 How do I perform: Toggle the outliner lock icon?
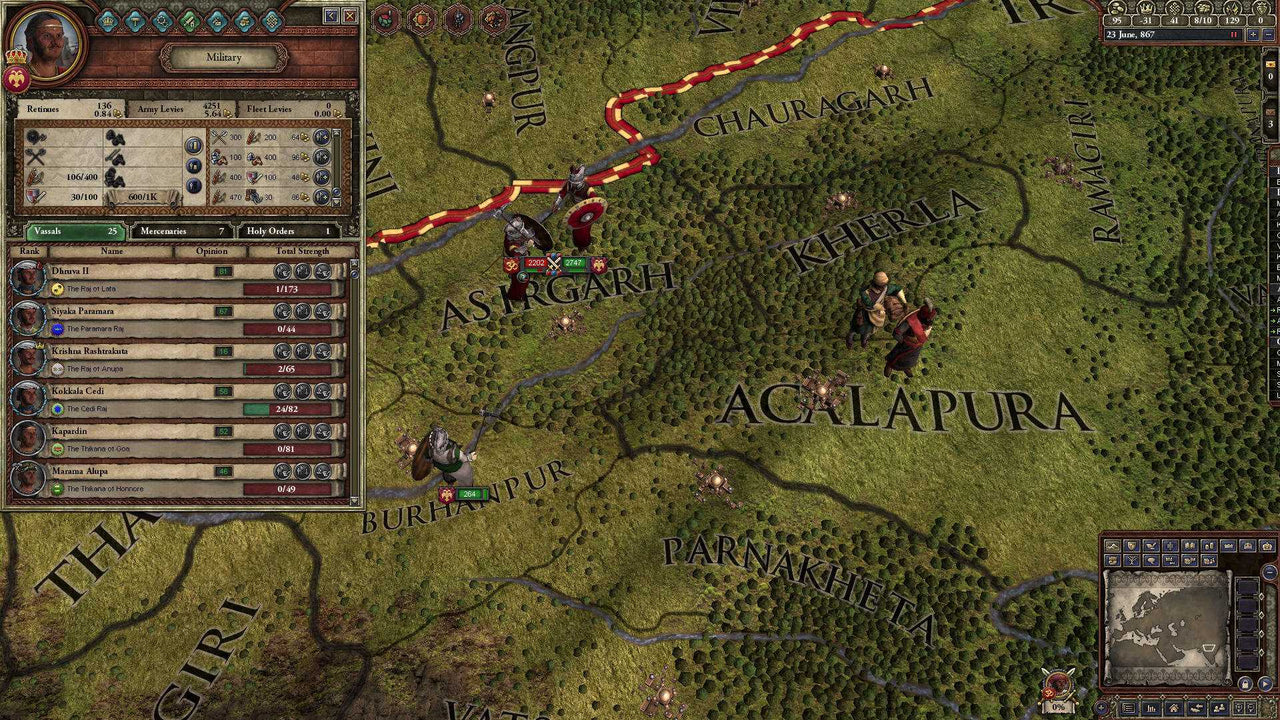click(1244, 684)
